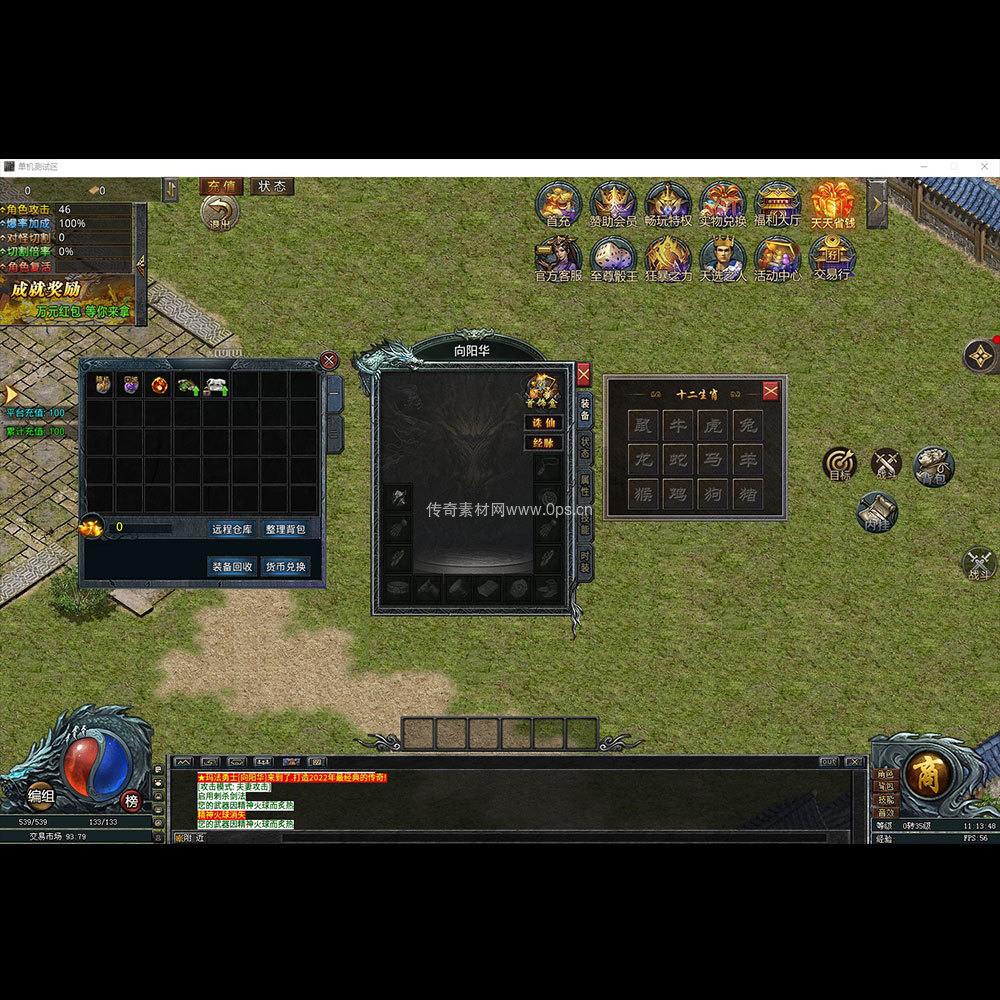Sort the bag with 整理背包

(286, 529)
